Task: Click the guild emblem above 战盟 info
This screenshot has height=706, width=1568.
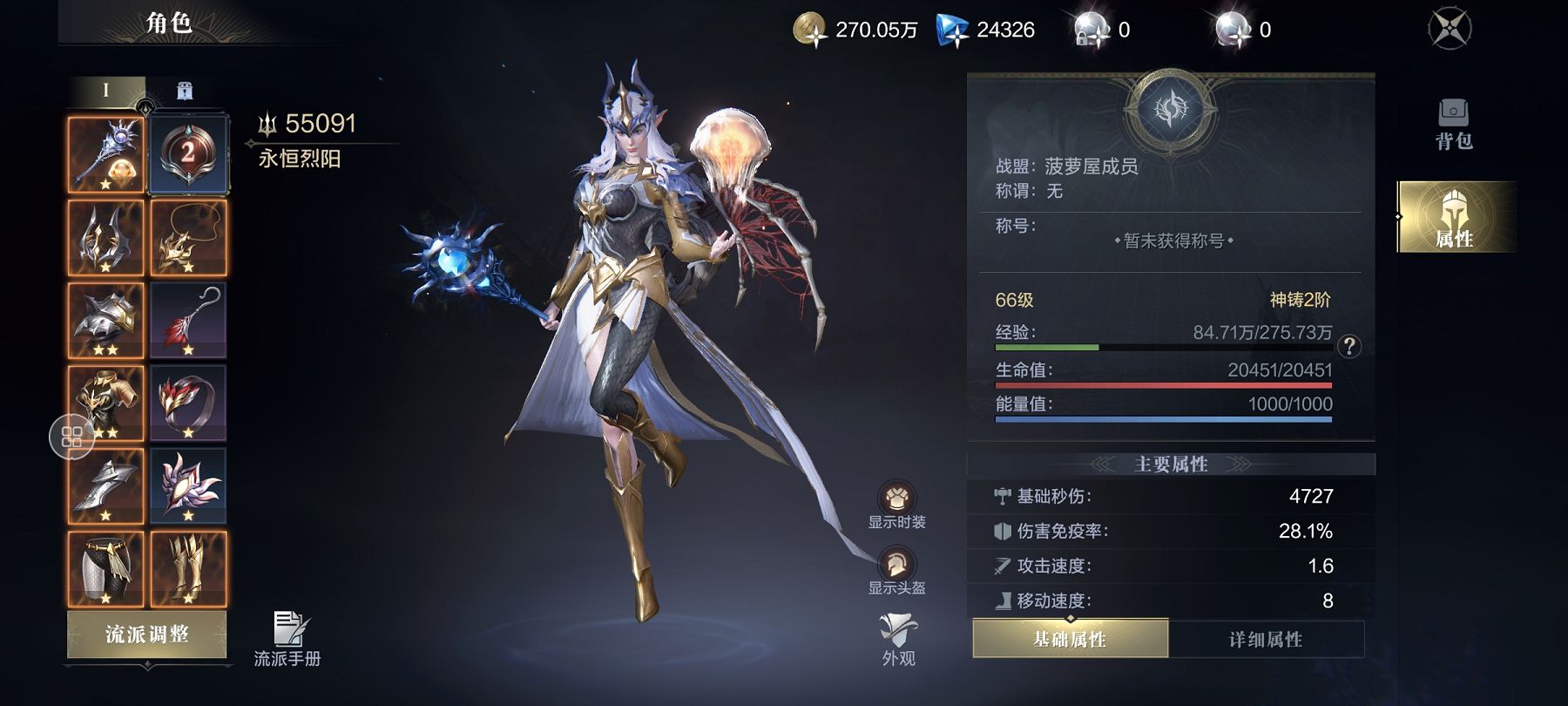Action: pyautogui.click(x=1170, y=109)
